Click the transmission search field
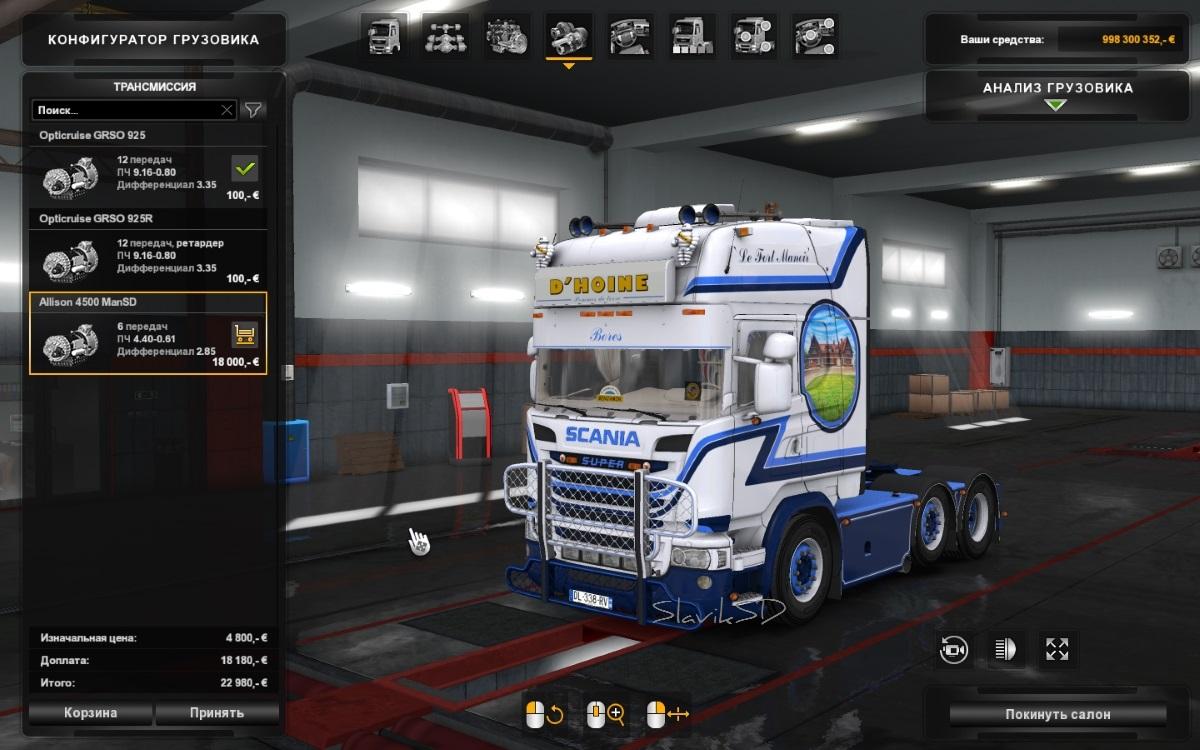Viewport: 1200px width, 750px height. point(125,110)
